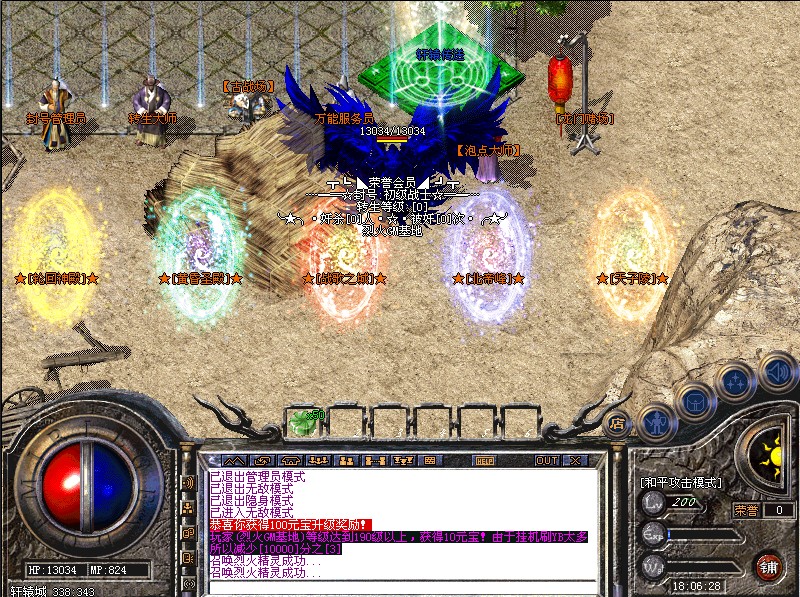The width and height of the screenshot is (800, 597).
Task: Click the two-people friends toolbar button
Action: 345,461
